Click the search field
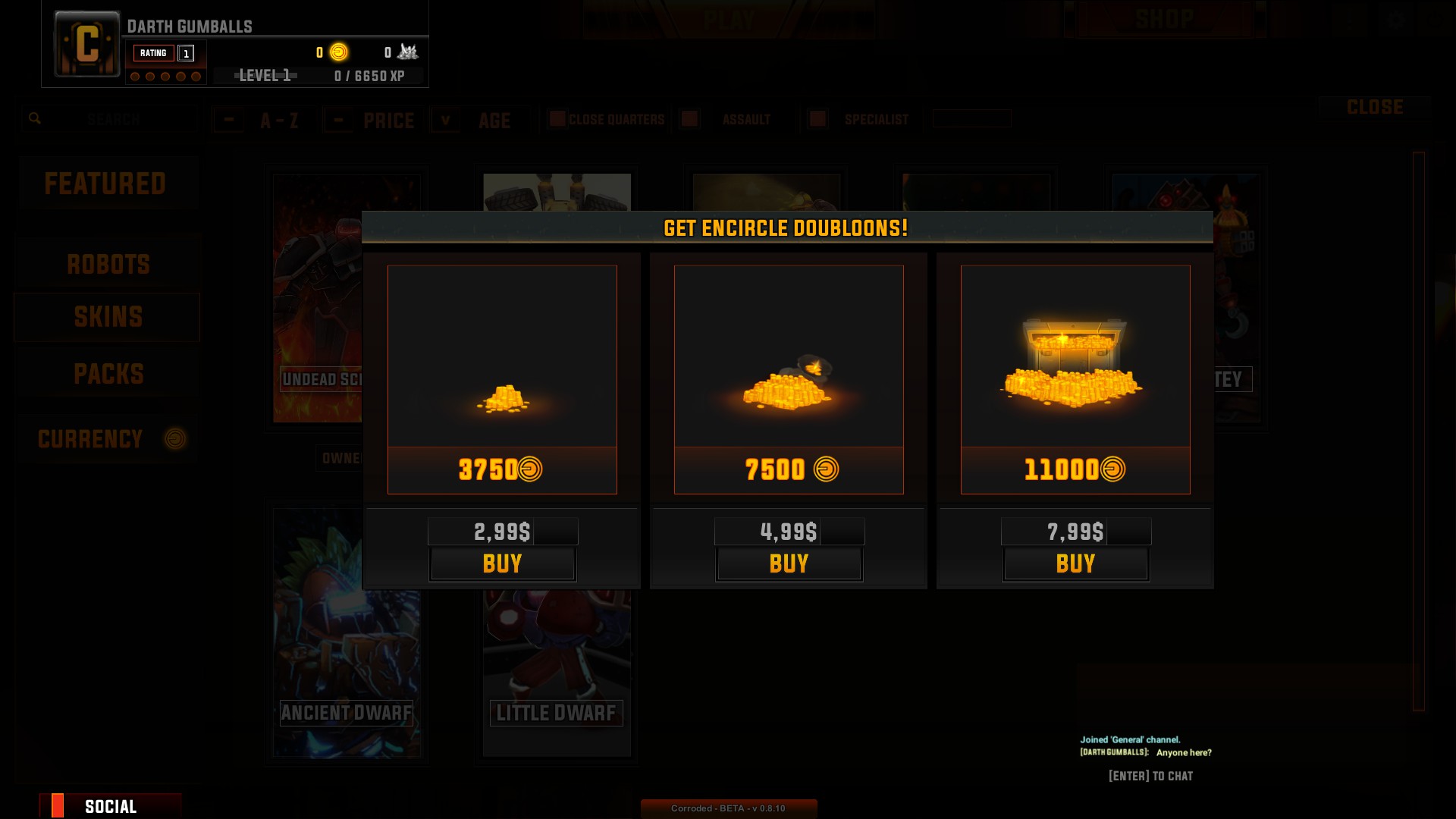The height and width of the screenshot is (819, 1456). coord(114,119)
